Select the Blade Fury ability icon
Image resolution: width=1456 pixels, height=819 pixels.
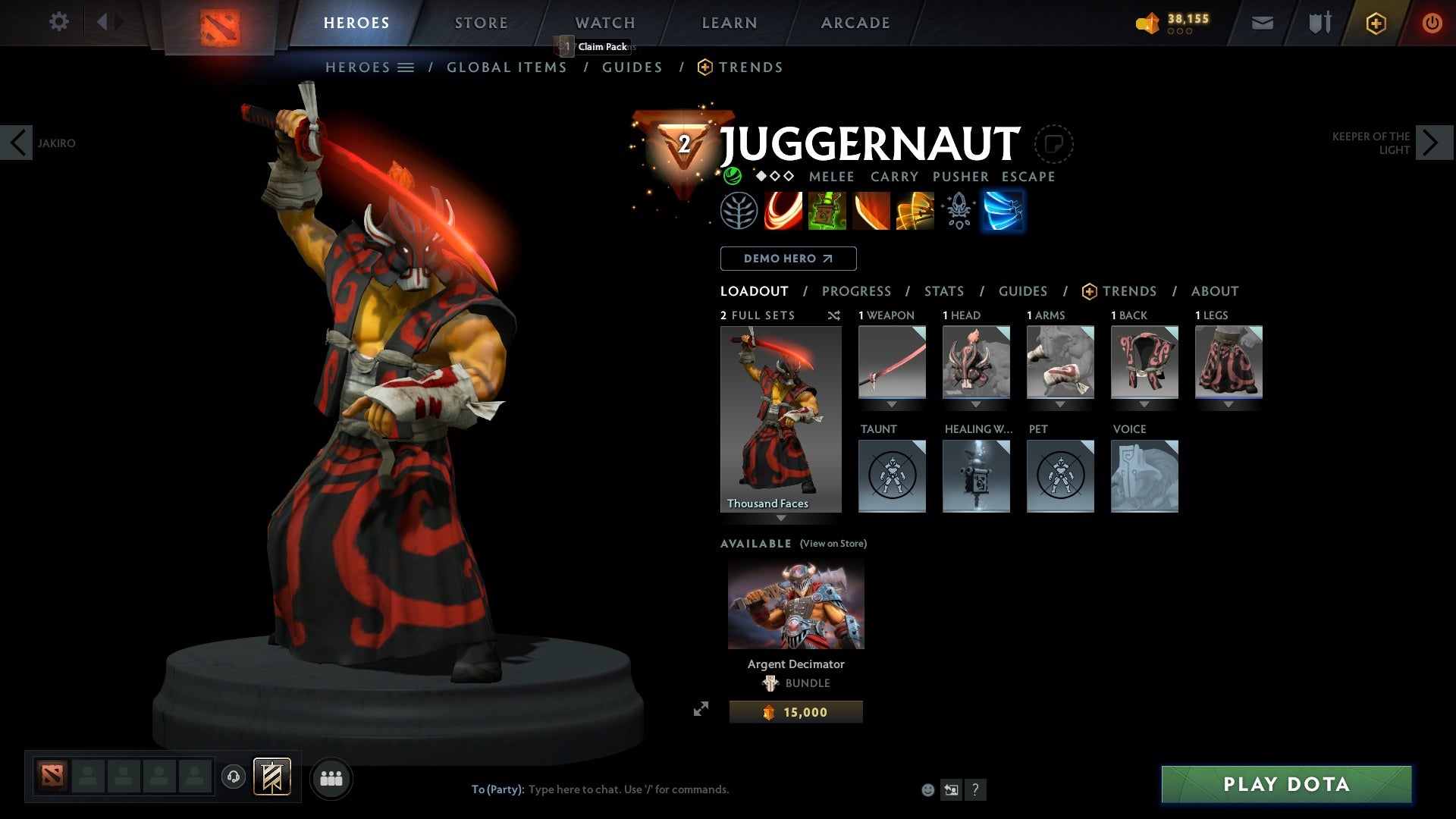click(x=782, y=210)
